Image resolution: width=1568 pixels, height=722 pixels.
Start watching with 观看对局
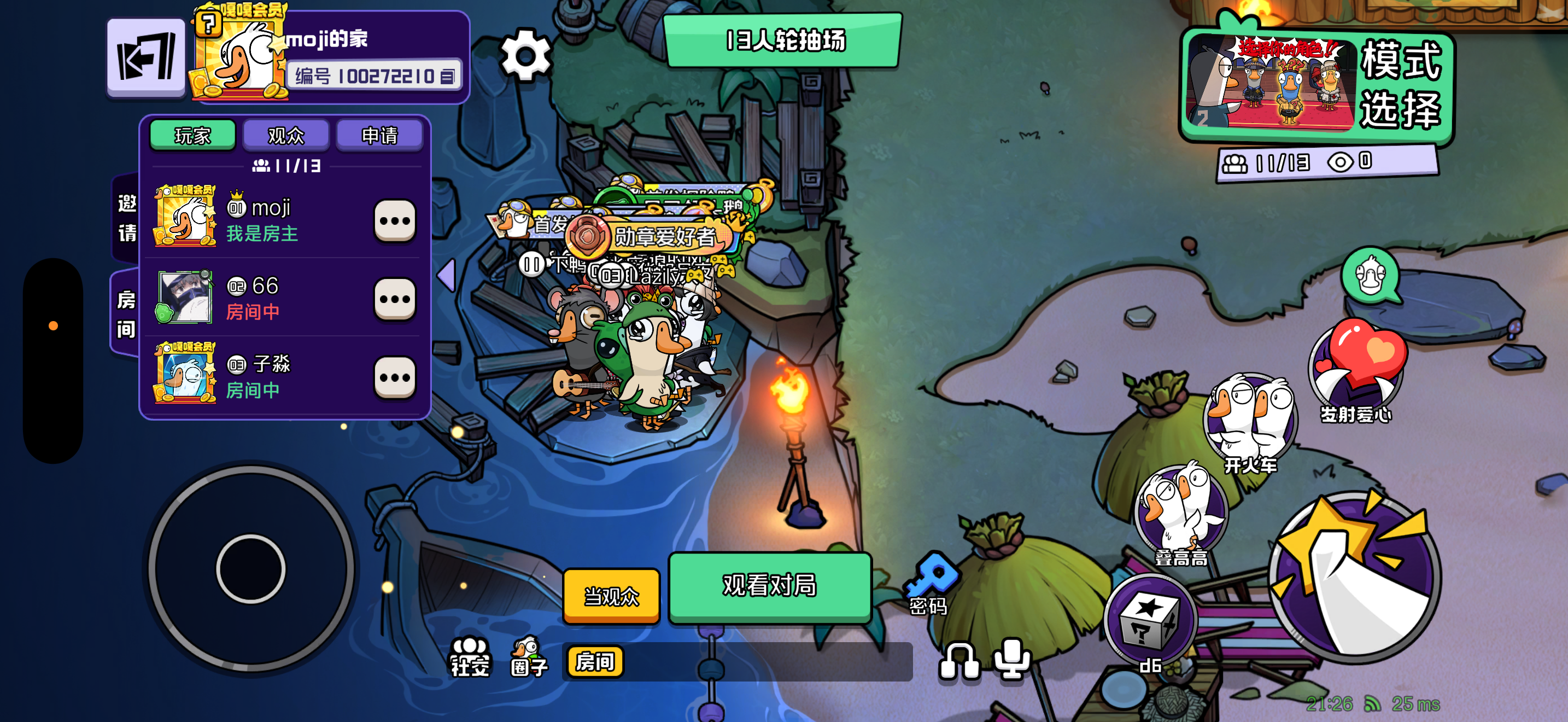769,586
